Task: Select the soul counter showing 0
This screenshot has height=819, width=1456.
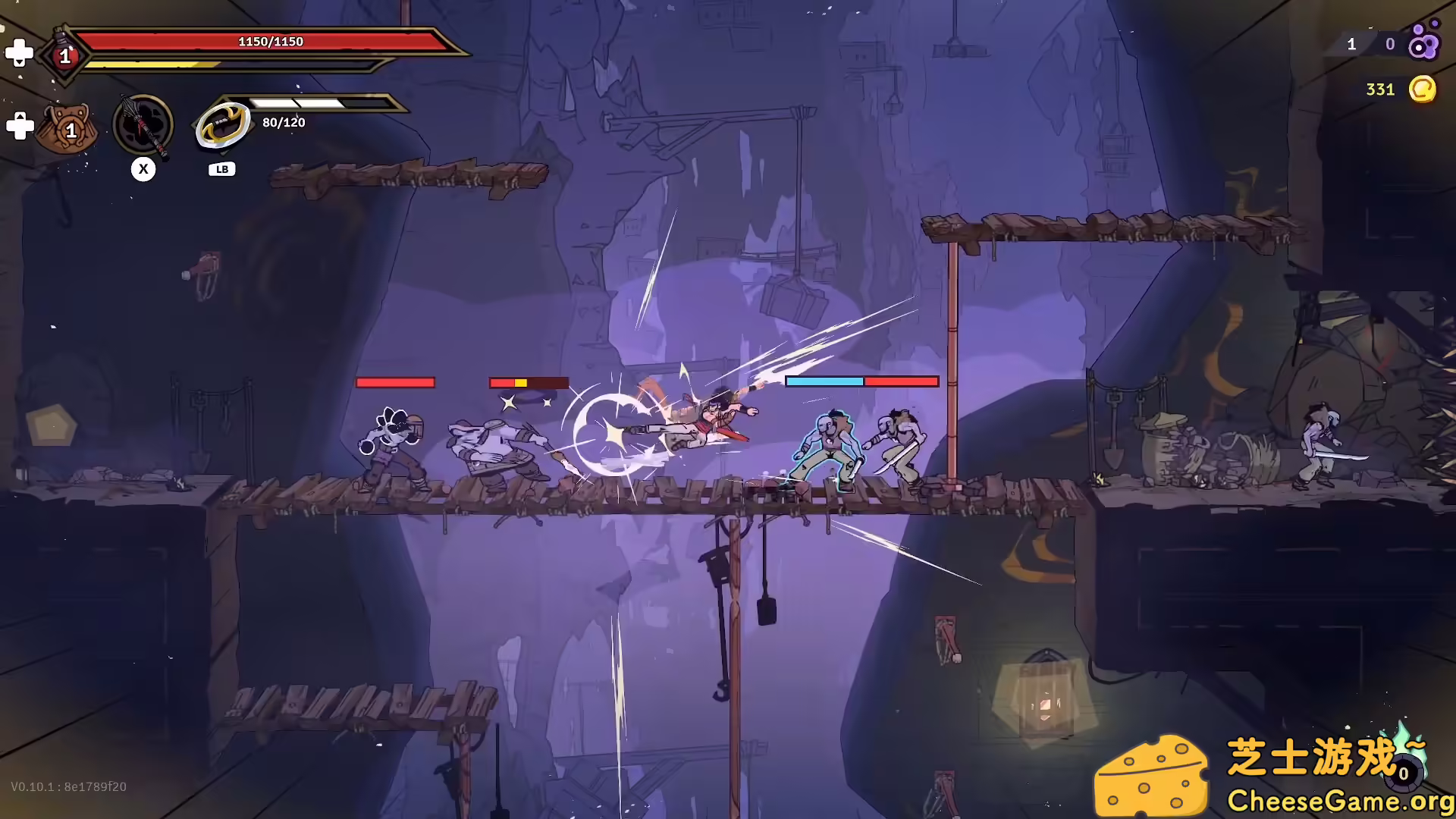Action: 1390,44
